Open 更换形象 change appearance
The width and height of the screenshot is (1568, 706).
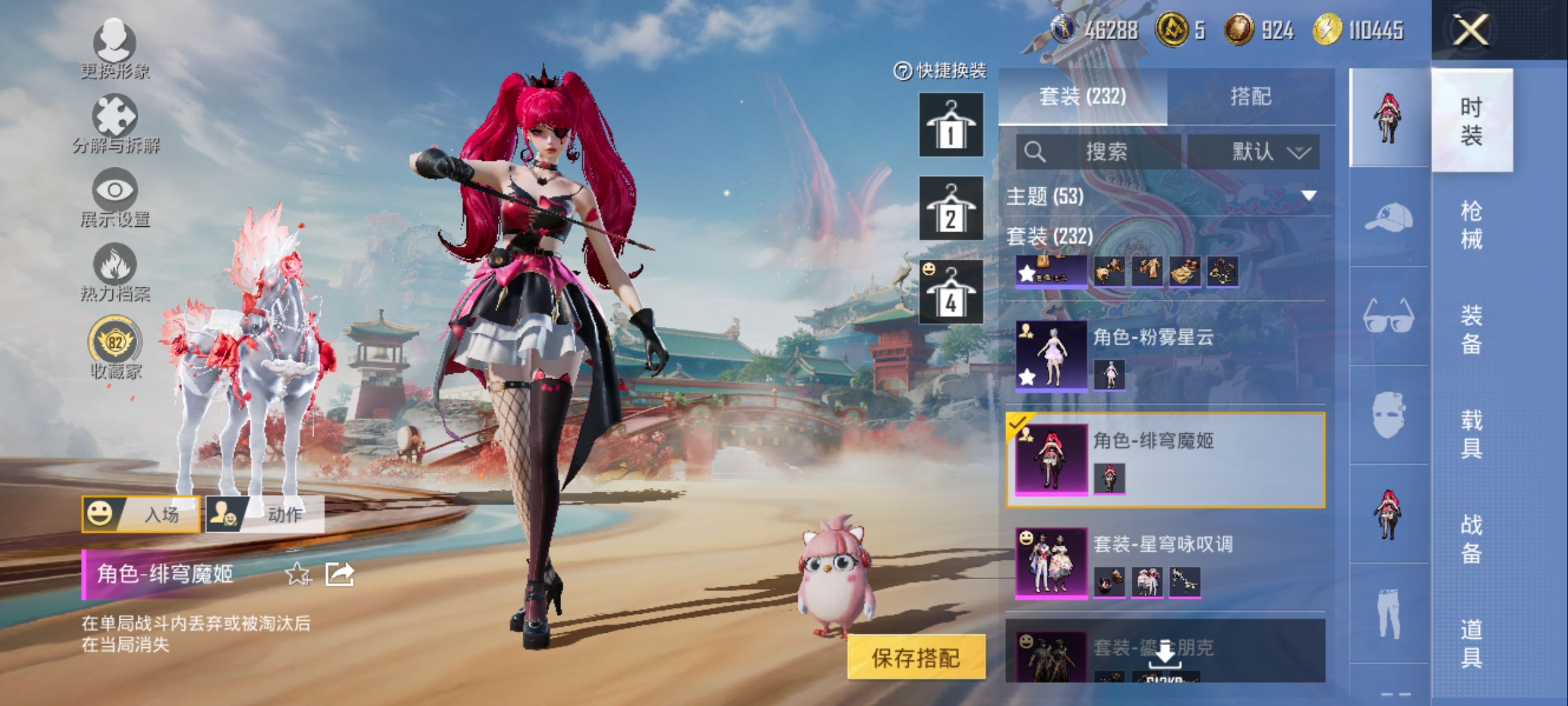click(x=115, y=47)
